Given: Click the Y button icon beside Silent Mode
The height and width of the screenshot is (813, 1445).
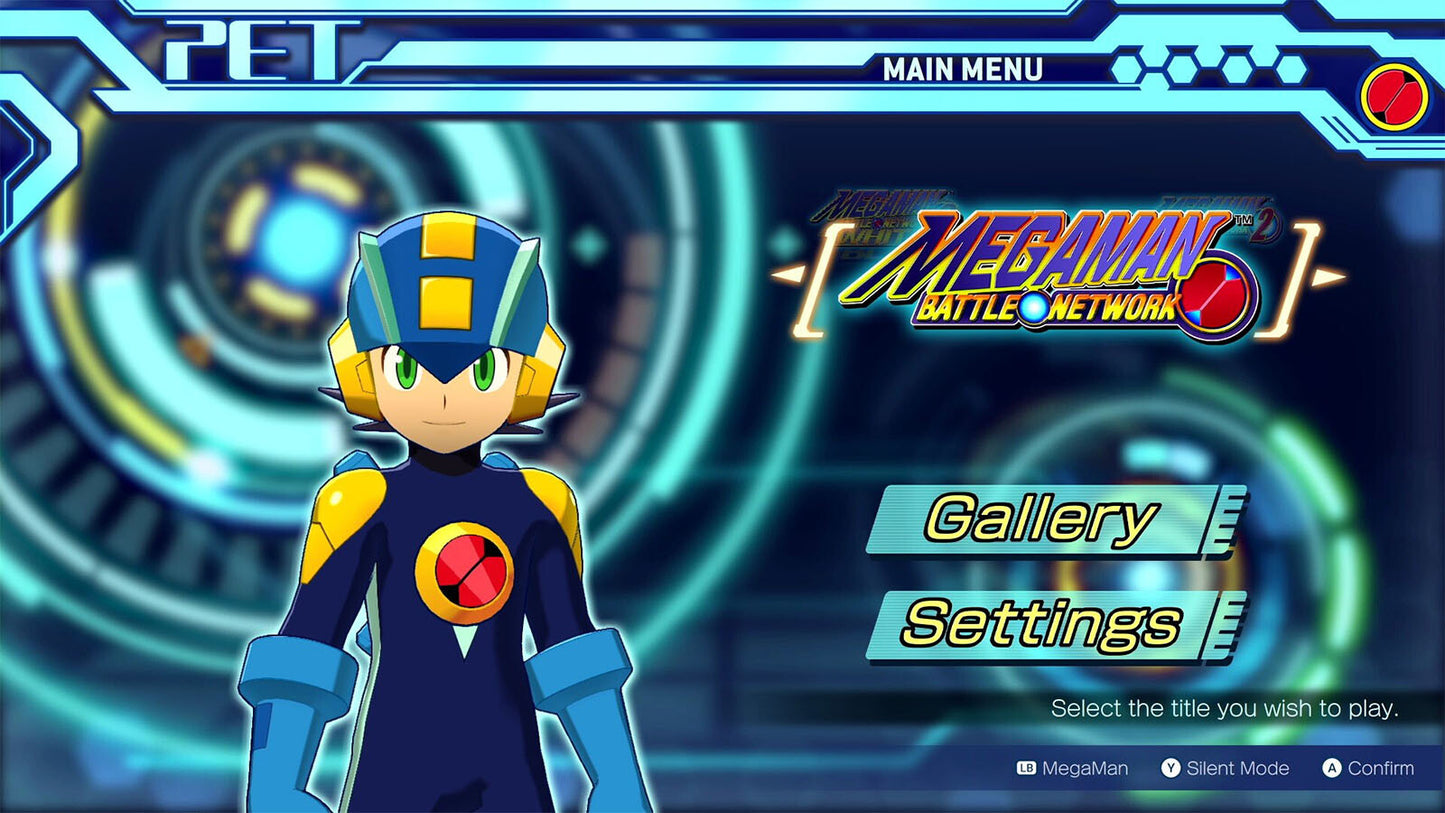Looking at the screenshot, I should tap(1169, 768).
